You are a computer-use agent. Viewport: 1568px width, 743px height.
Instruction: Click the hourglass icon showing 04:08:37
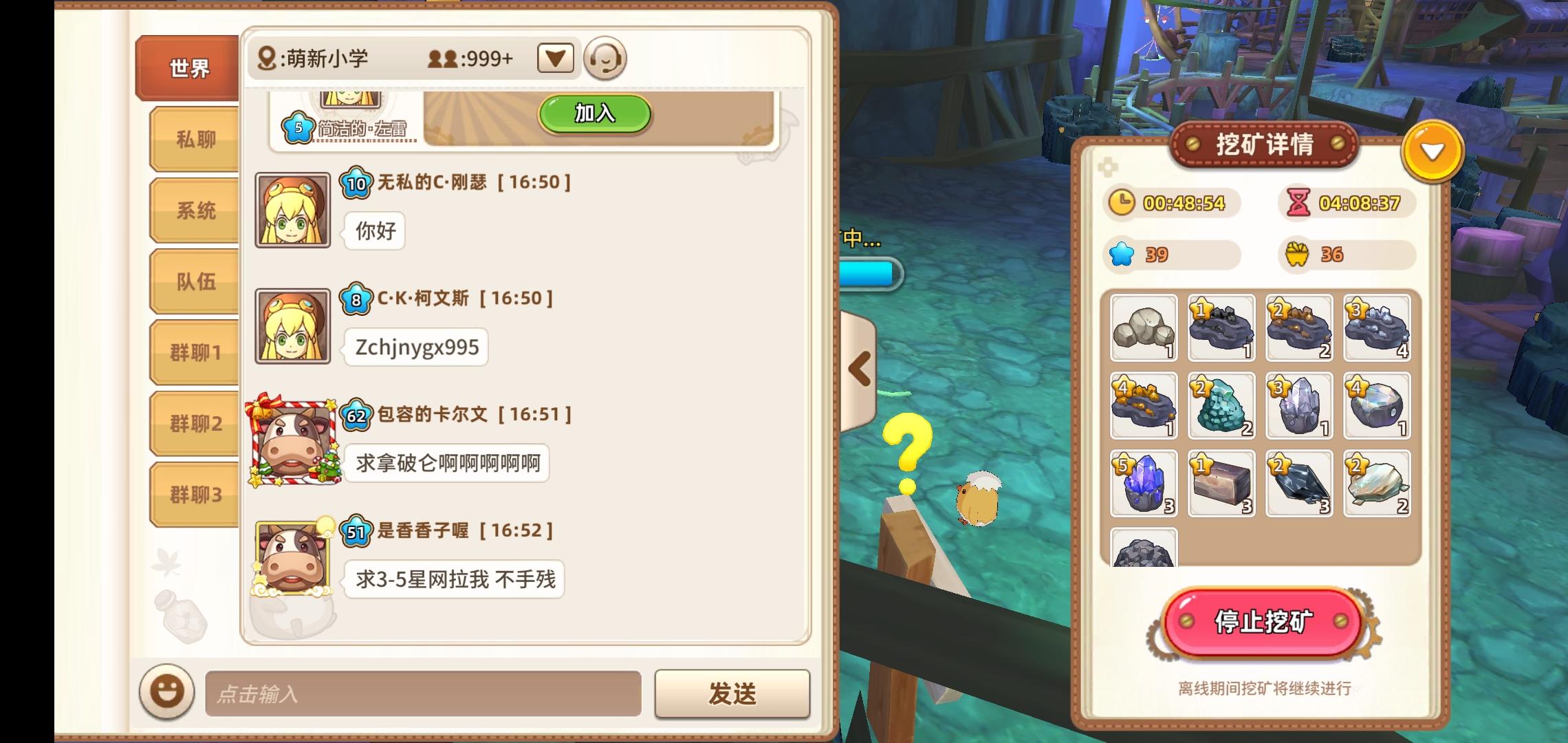tap(1300, 203)
